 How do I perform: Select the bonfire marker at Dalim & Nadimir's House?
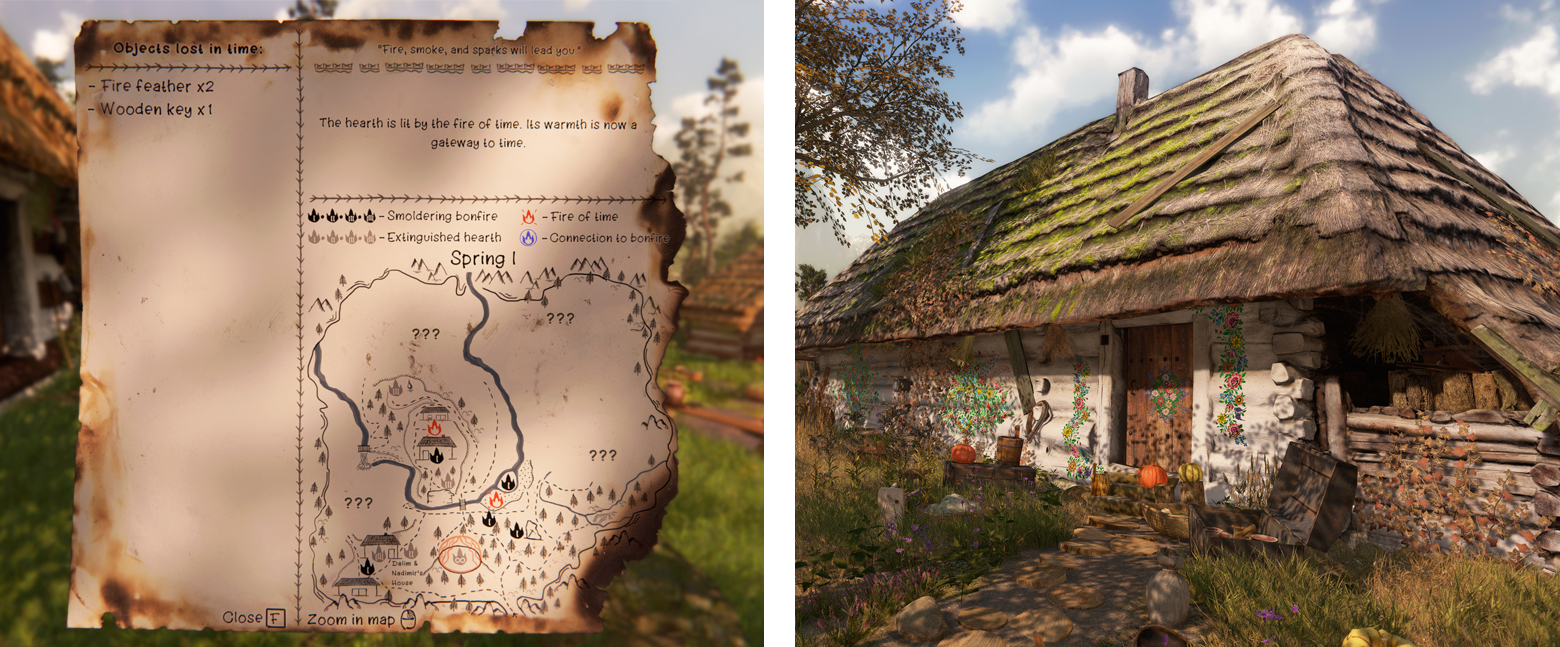click(x=367, y=567)
